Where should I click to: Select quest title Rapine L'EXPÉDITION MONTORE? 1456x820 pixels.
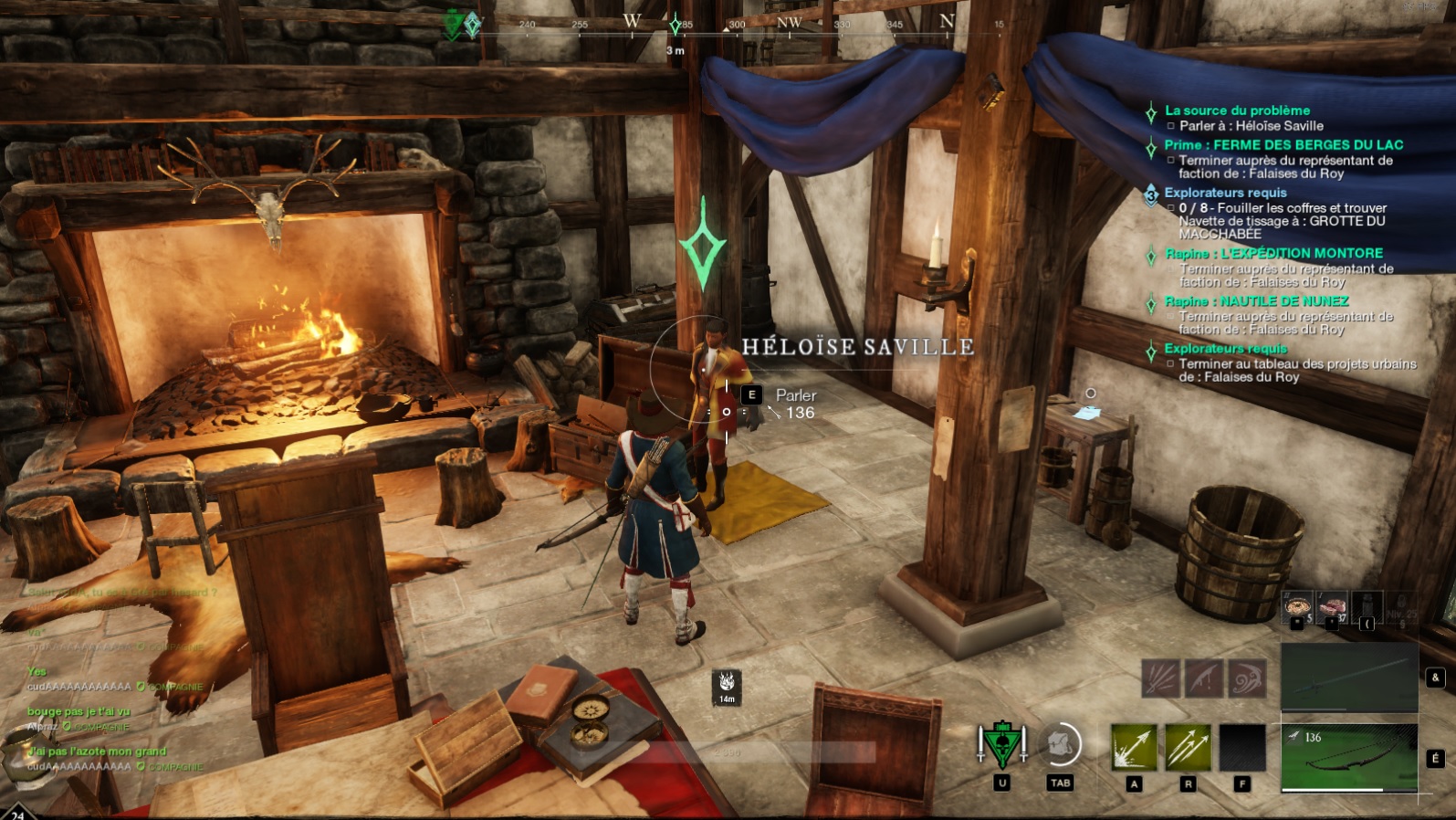(x=1273, y=252)
